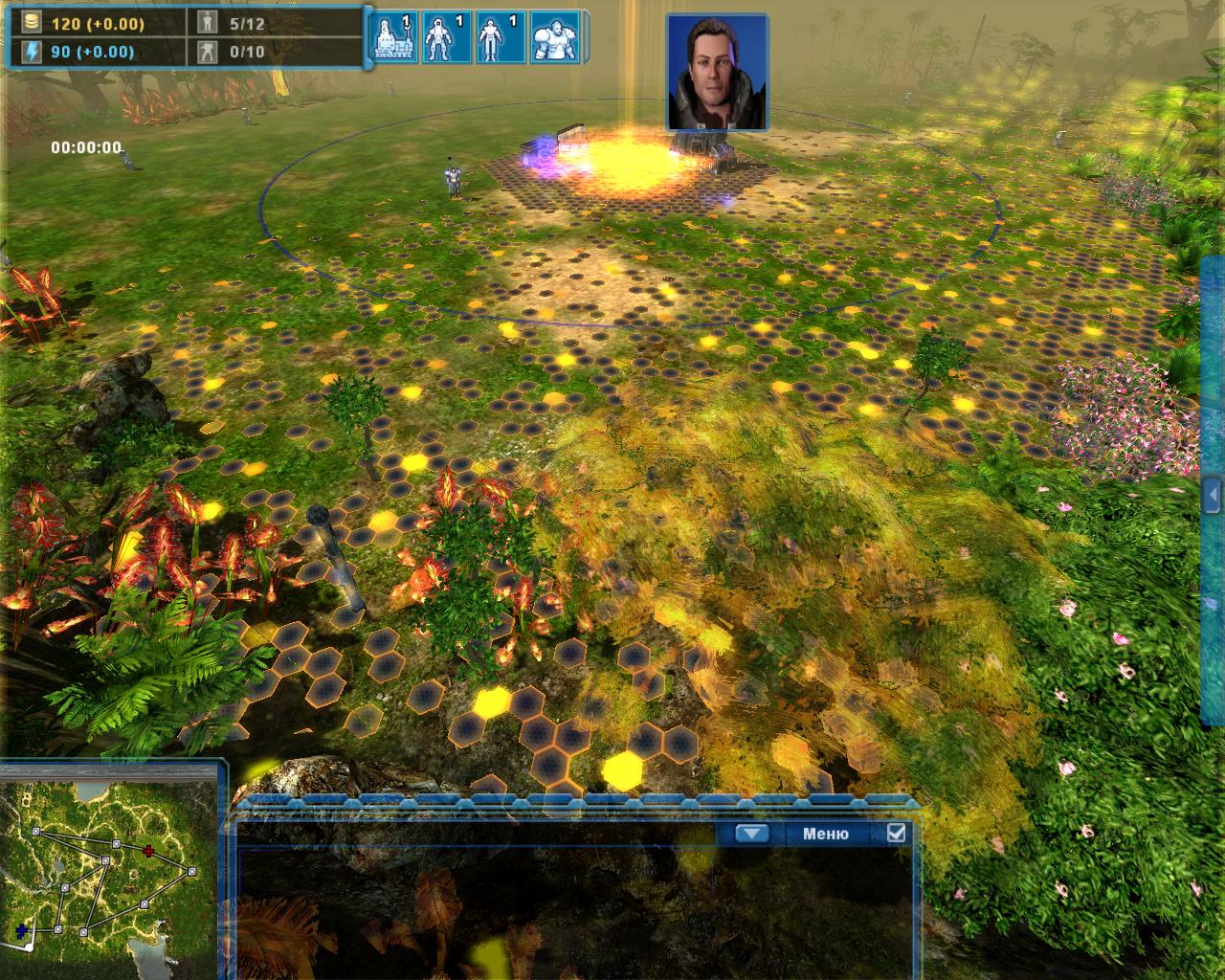Open the Меню button
1225x980 pixels.
pyautogui.click(x=825, y=833)
